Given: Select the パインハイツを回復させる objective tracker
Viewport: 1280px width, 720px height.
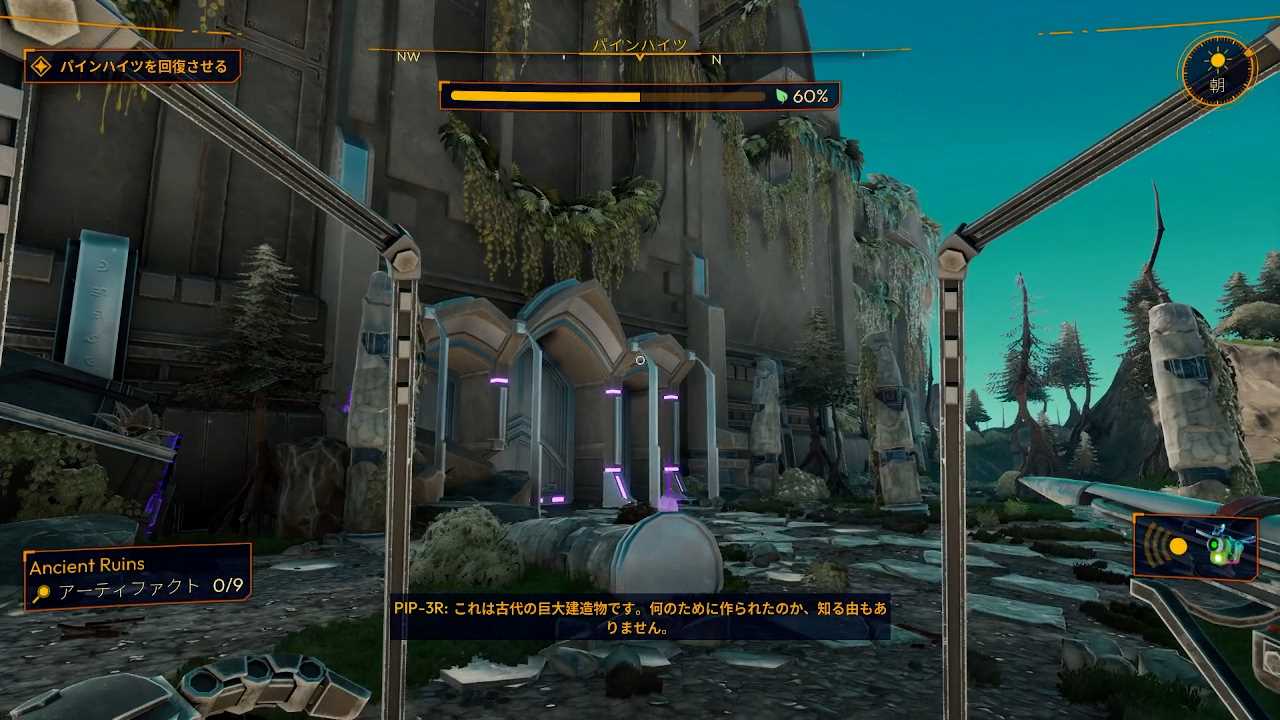Looking at the screenshot, I should 133,67.
